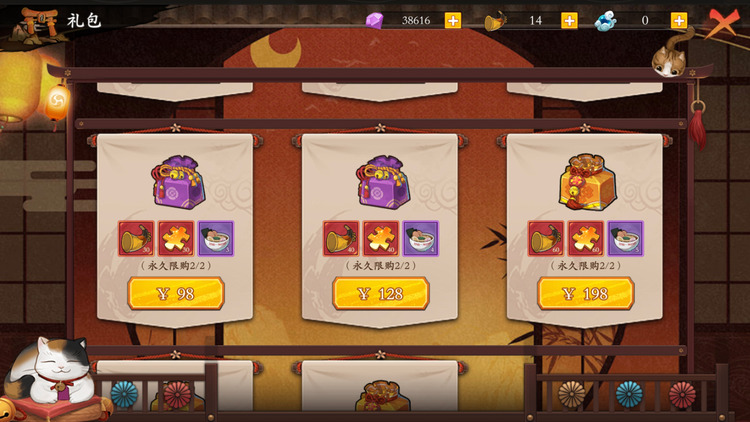Screen dimensions: 750x422
Task: Purchase the ¥128 gift pack
Action: click(381, 293)
